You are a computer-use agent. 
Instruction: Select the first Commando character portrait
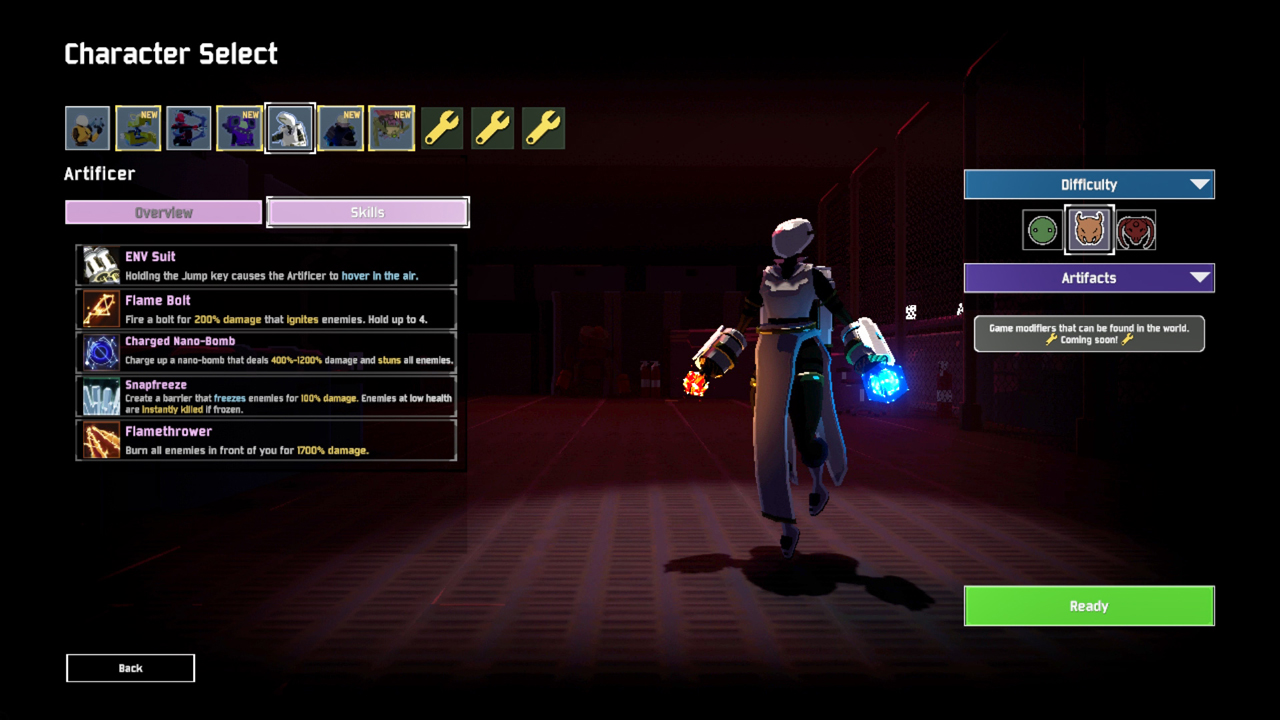[87, 127]
